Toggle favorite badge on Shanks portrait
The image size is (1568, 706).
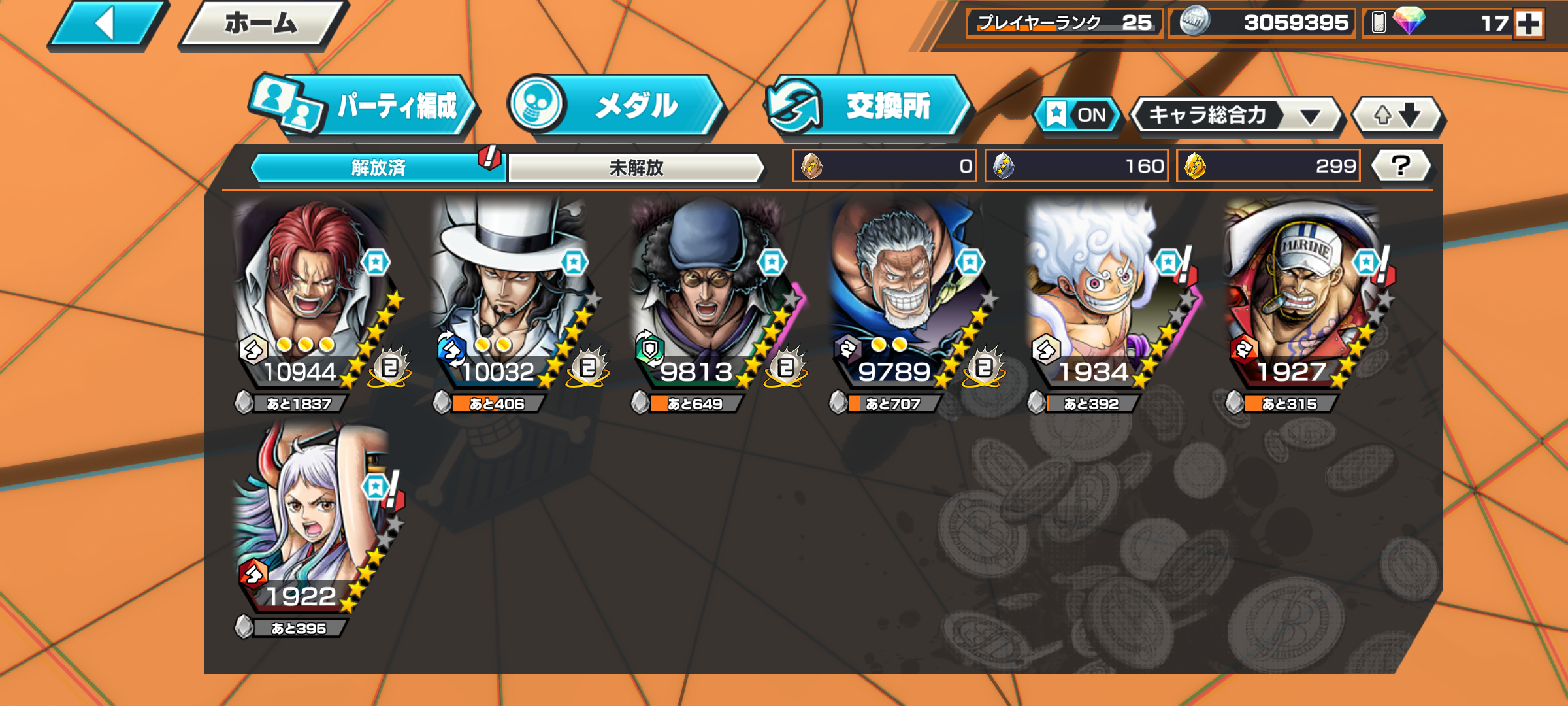pos(376,263)
